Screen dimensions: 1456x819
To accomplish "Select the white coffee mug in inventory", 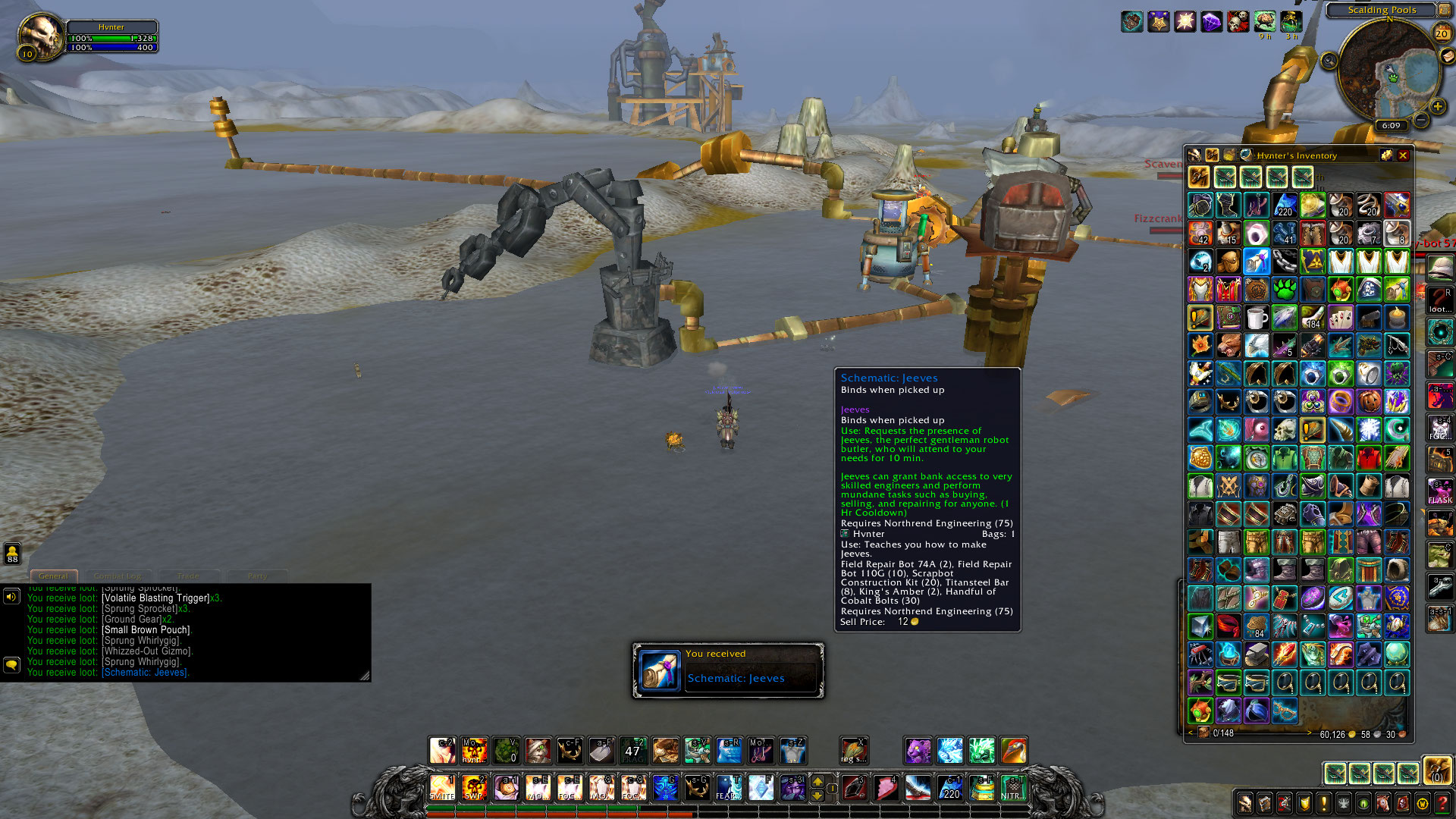I will [1257, 318].
